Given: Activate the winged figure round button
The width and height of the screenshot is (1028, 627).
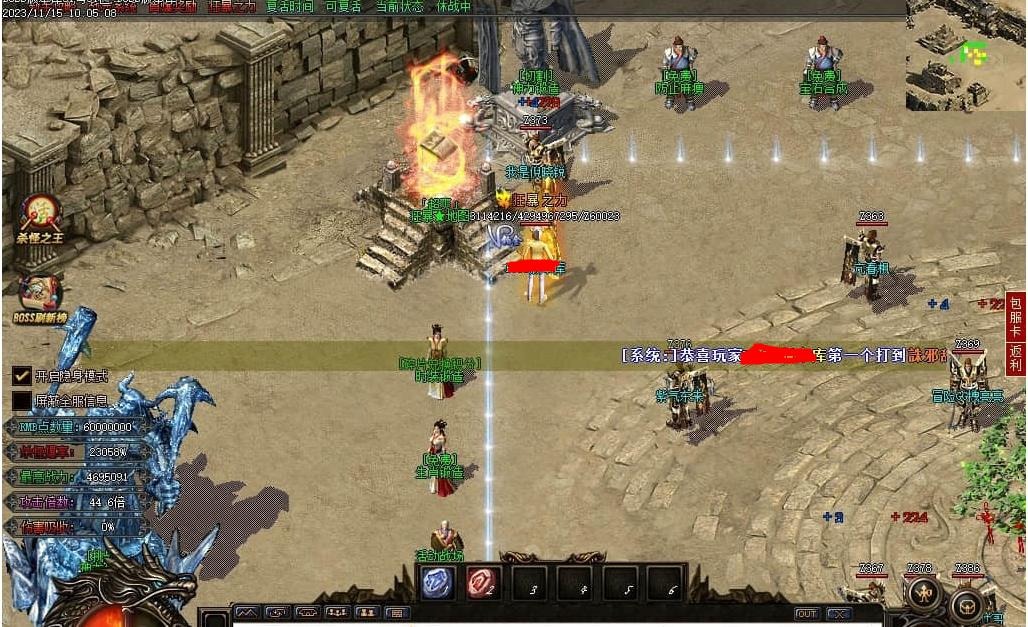Looking at the screenshot, I should 922,595.
